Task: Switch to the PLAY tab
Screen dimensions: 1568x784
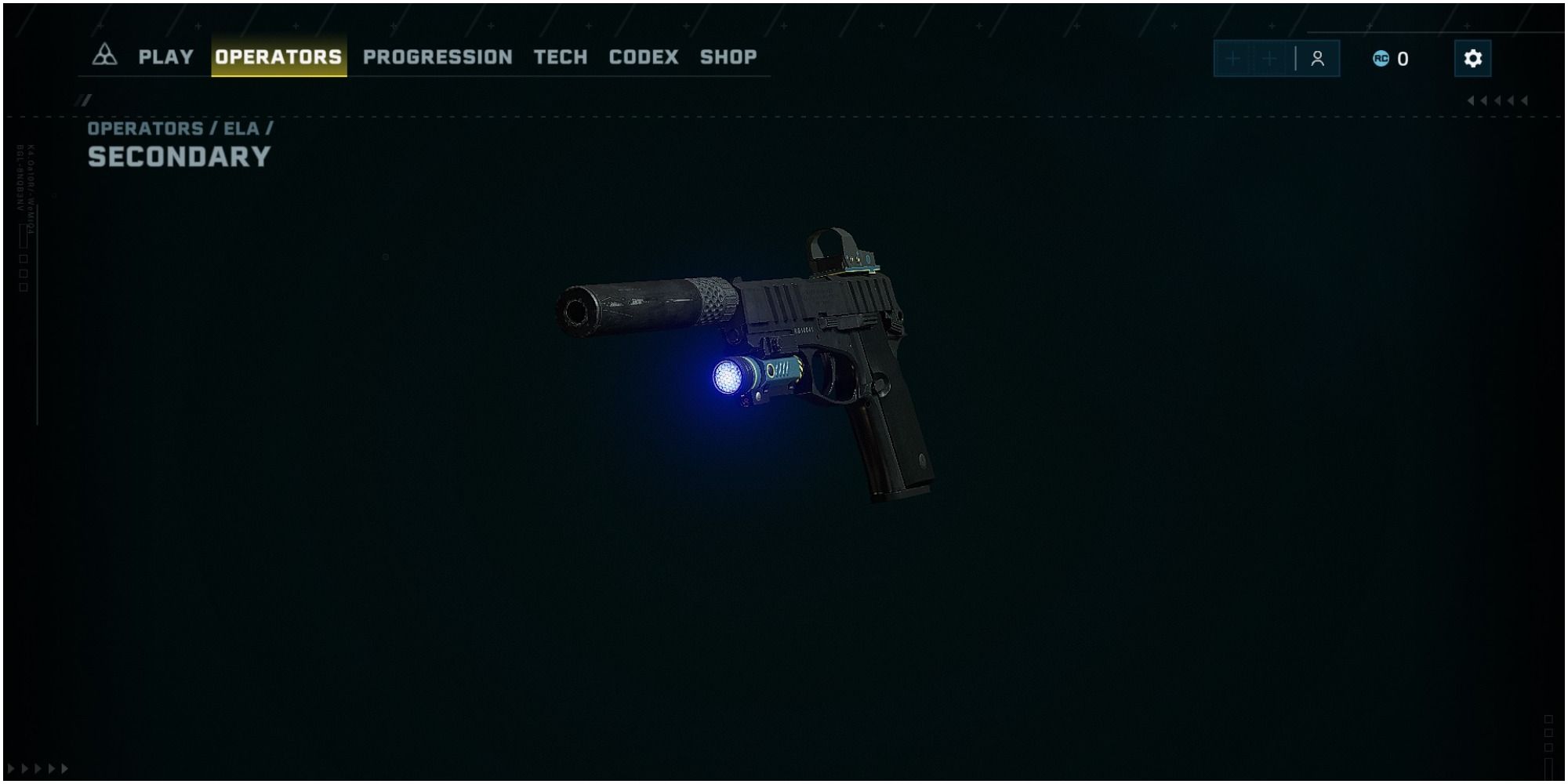Action: (165, 56)
